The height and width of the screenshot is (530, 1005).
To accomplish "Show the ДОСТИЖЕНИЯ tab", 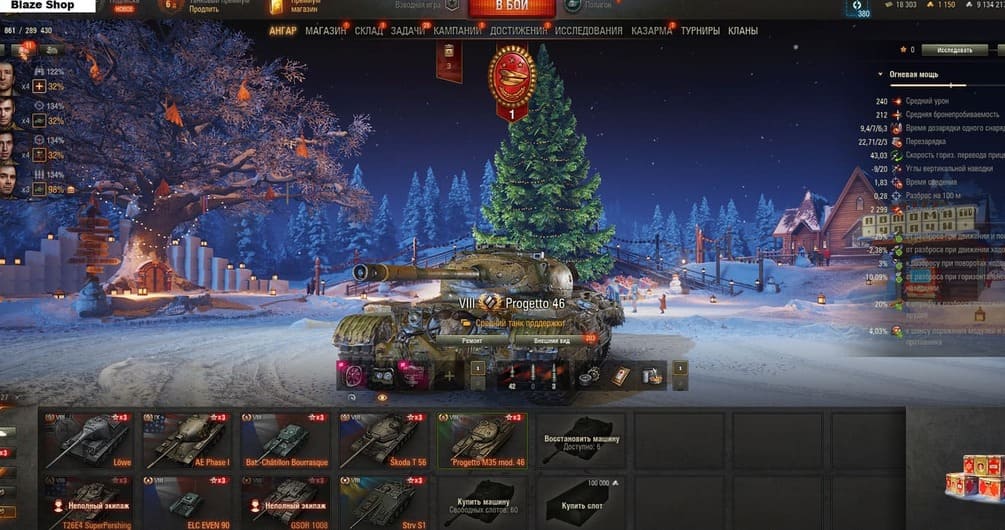I will coord(518,31).
